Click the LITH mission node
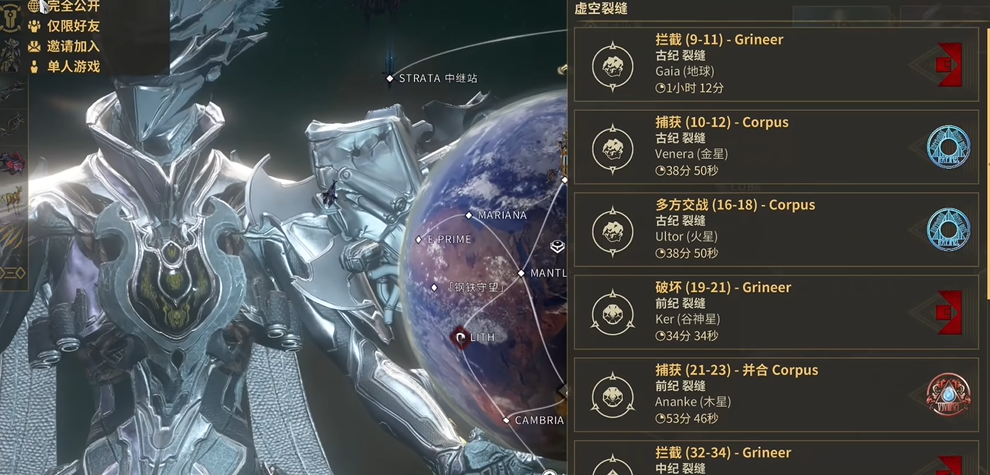The image size is (990, 475). (461, 337)
